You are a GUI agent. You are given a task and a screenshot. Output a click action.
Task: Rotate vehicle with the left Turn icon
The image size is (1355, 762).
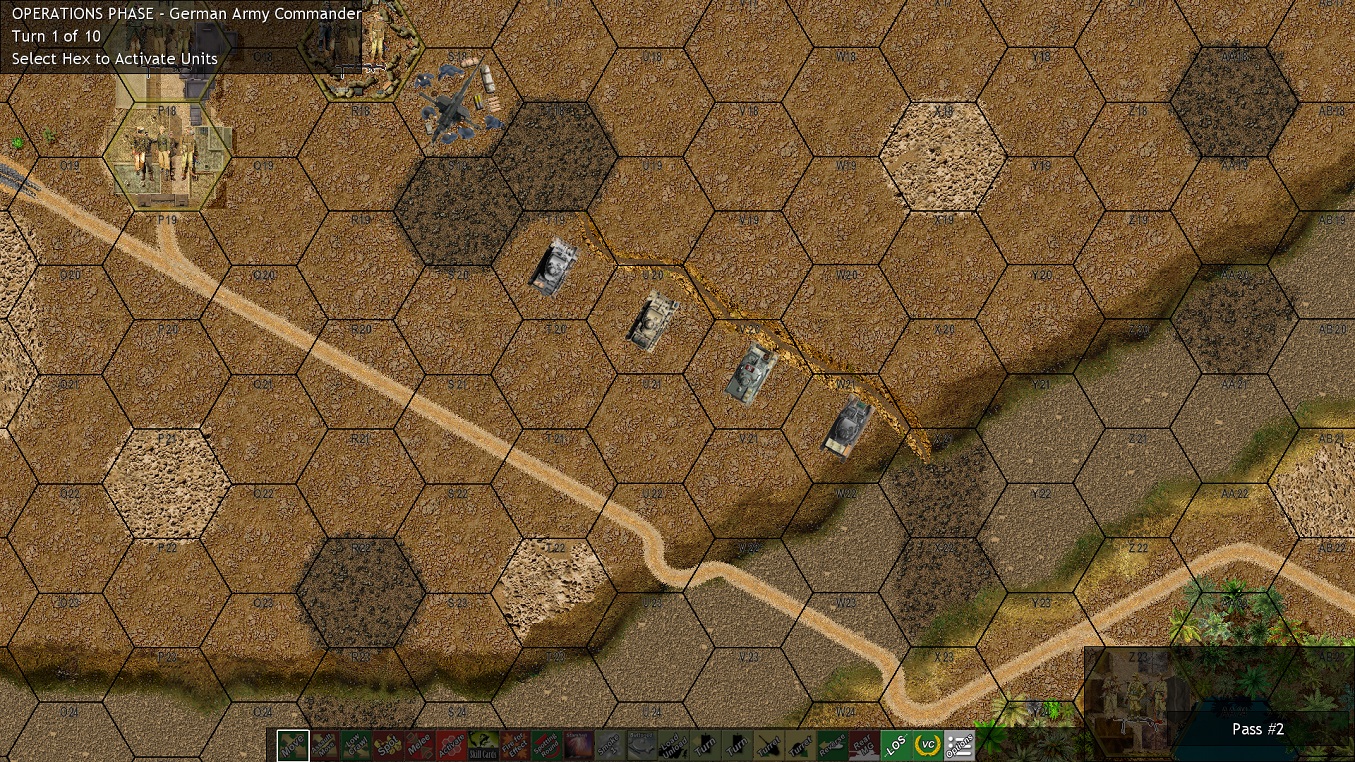pos(705,744)
